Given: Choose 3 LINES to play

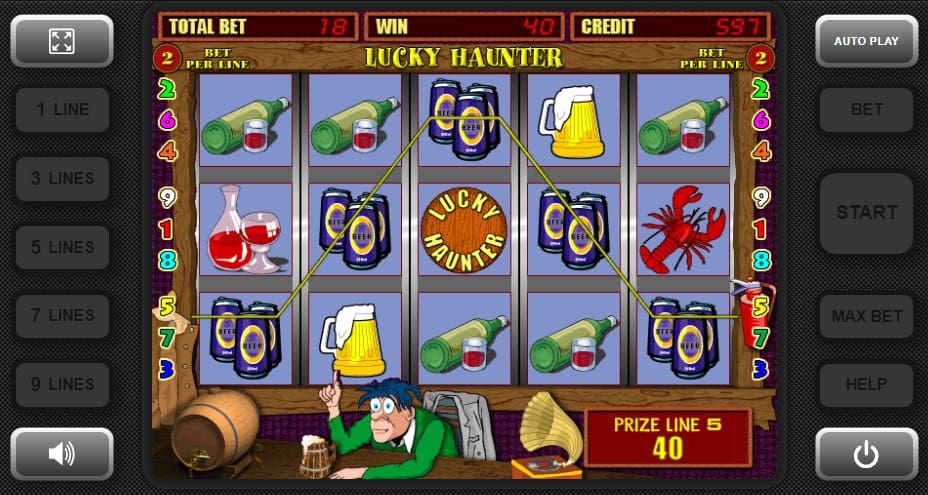Looking at the screenshot, I should 62,178.
